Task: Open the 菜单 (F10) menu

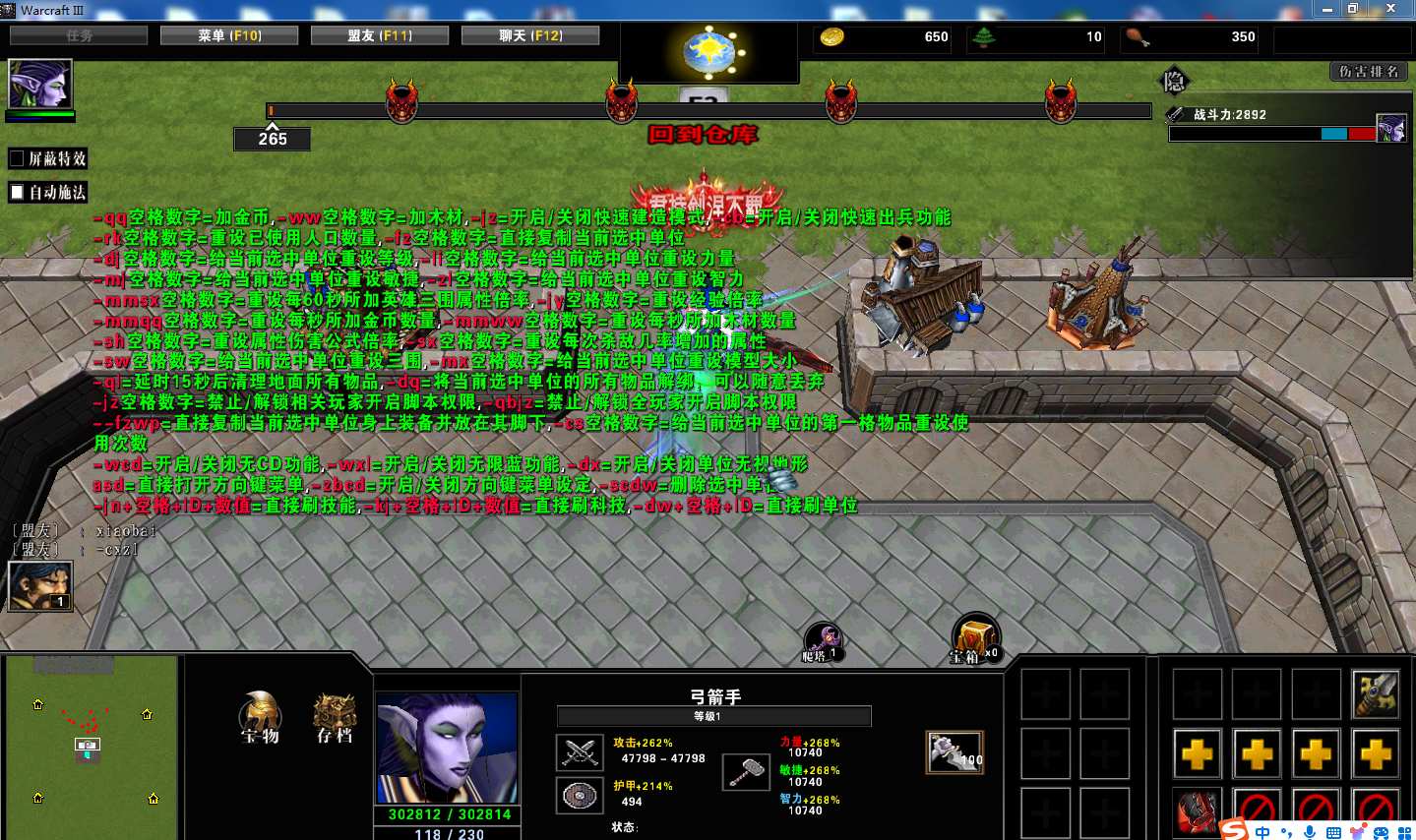Action: (x=228, y=33)
